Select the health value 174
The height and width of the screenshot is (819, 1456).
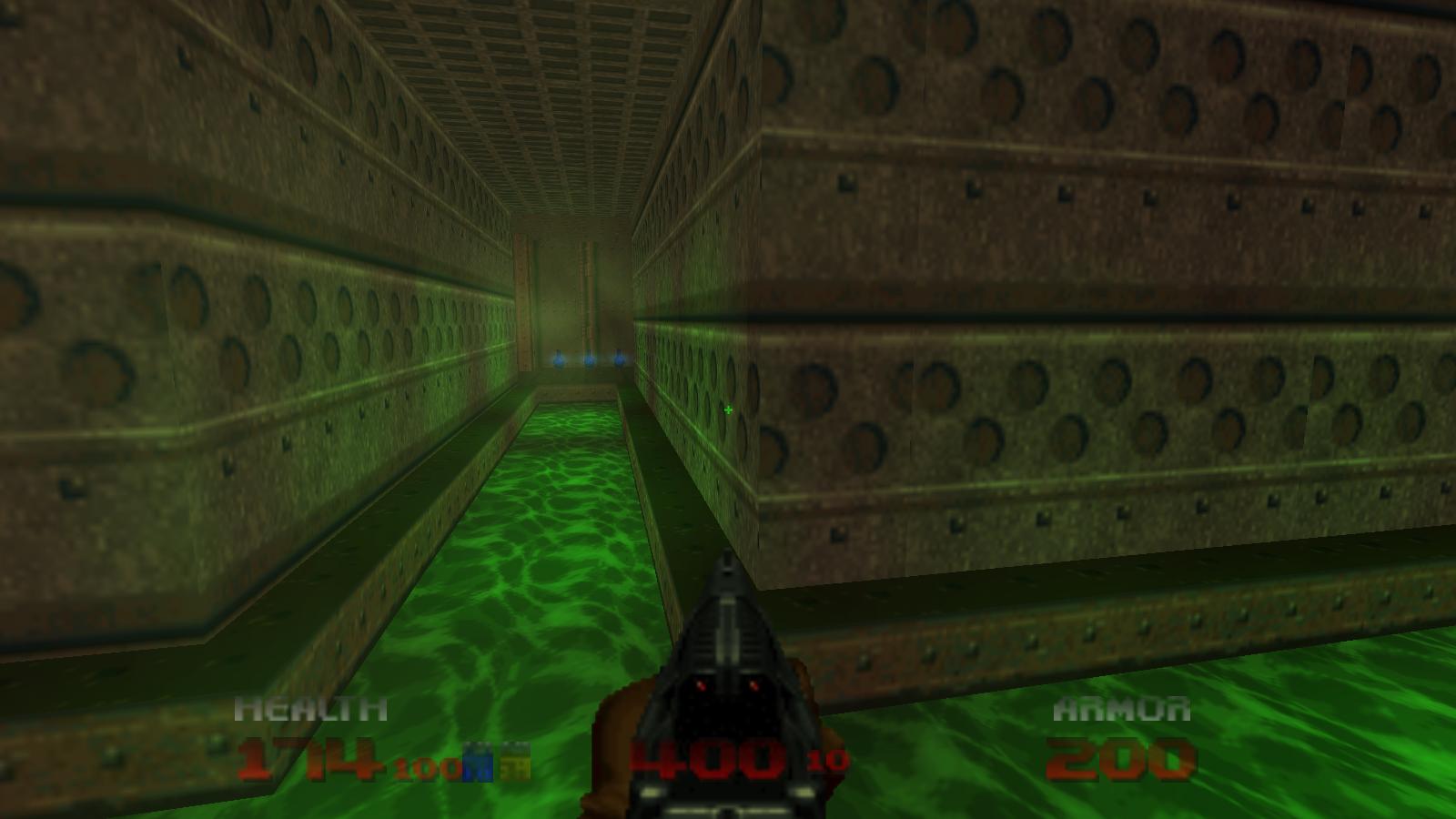click(x=309, y=761)
